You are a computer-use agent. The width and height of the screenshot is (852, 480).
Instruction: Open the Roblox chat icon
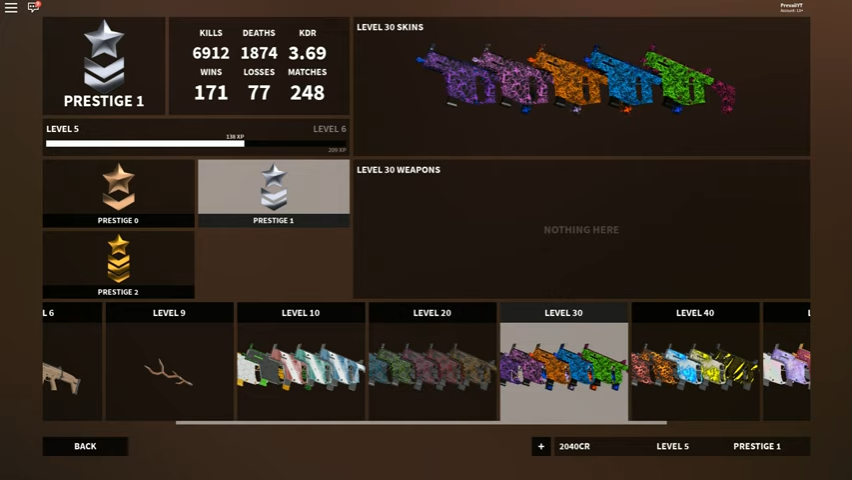pos(33,8)
